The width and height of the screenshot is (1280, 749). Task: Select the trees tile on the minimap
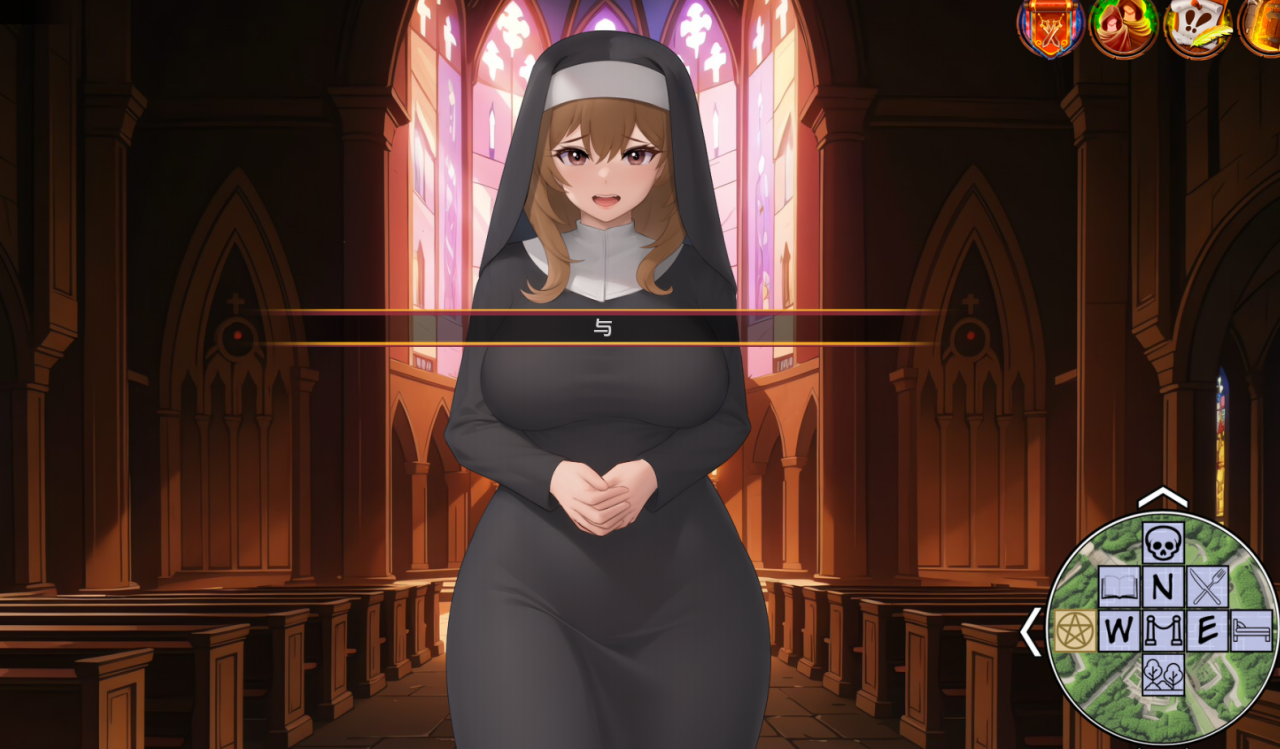point(1163,674)
